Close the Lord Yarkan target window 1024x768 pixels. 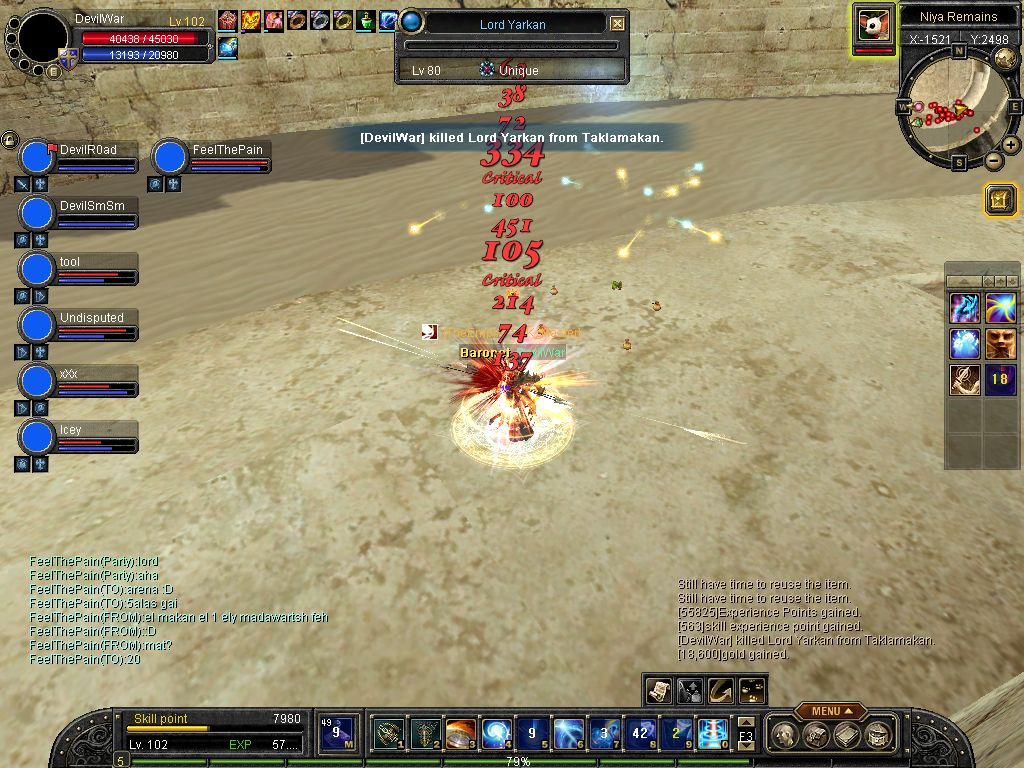pos(617,24)
